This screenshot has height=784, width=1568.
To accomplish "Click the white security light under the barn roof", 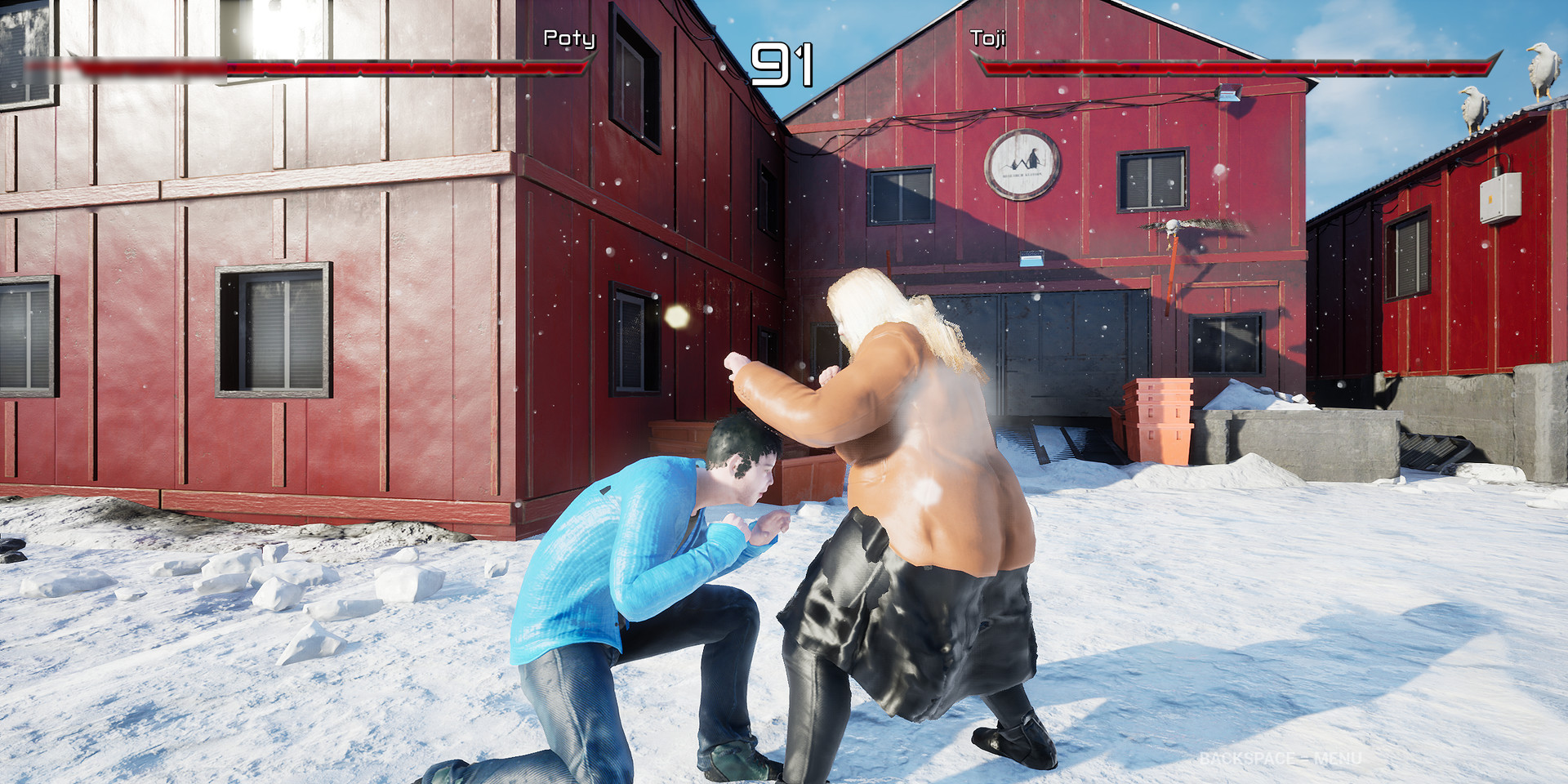I will click(x=1227, y=94).
